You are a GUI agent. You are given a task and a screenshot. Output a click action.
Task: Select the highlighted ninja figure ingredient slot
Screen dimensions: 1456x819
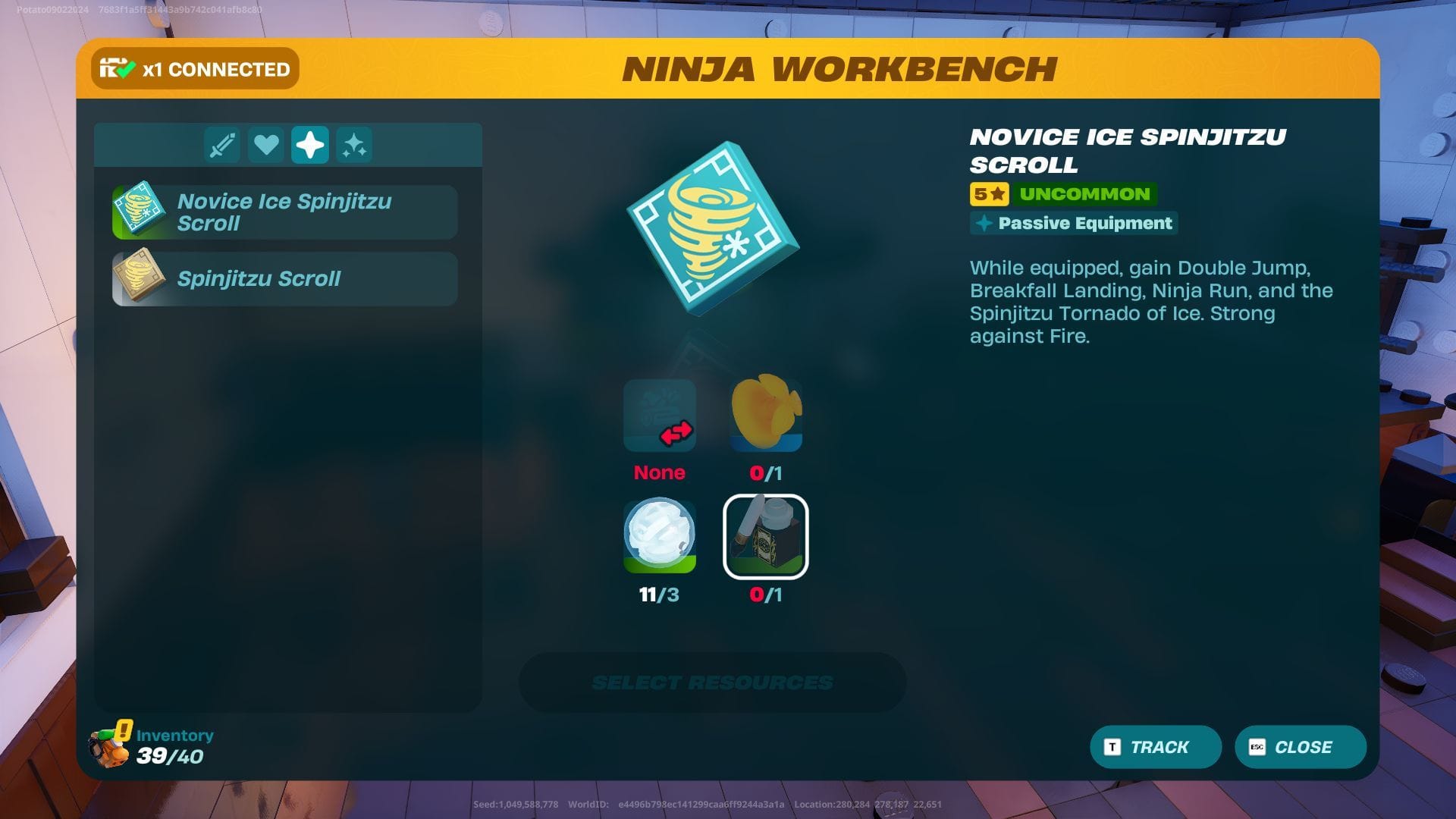point(766,536)
